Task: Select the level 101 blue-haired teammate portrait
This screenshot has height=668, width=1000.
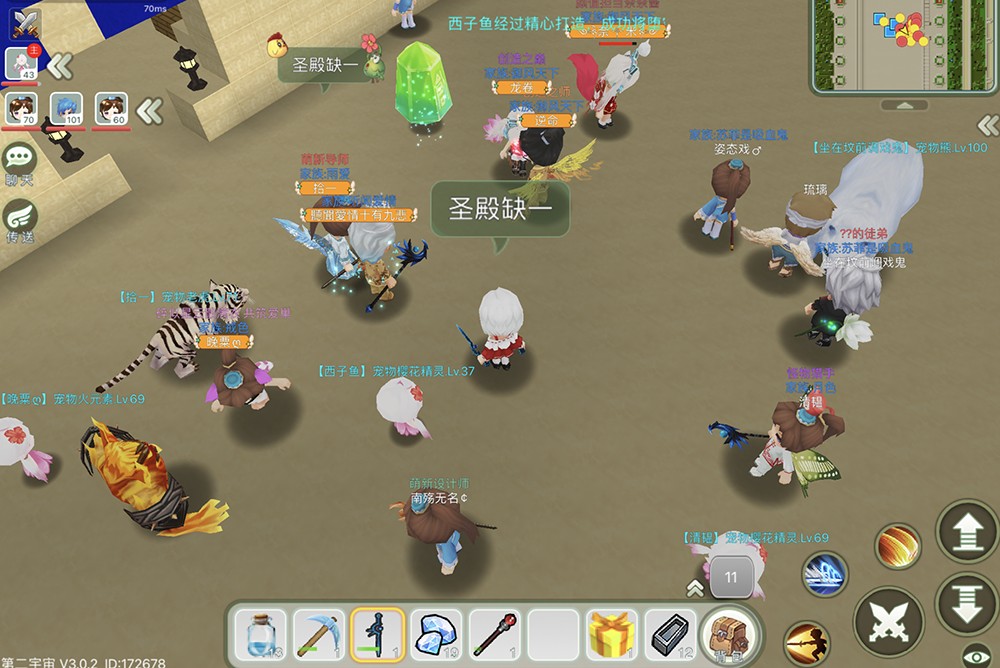Action: coord(66,110)
